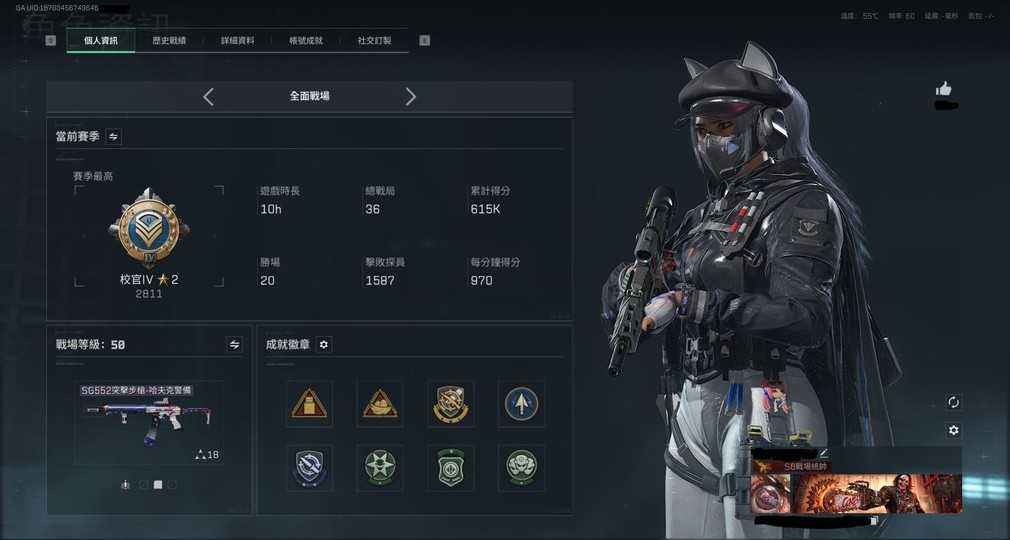The height and width of the screenshot is (540, 1010).
Task: Click the rotate character icon
Action: coord(953,402)
